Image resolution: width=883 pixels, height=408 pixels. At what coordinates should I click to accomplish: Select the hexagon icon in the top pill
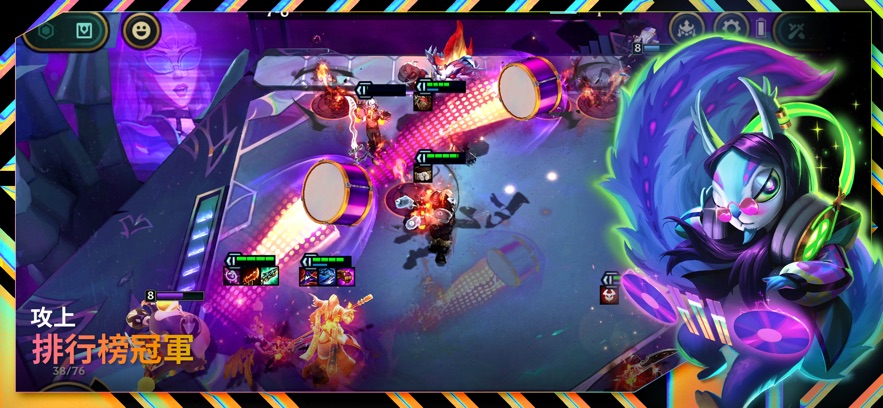coord(47,30)
